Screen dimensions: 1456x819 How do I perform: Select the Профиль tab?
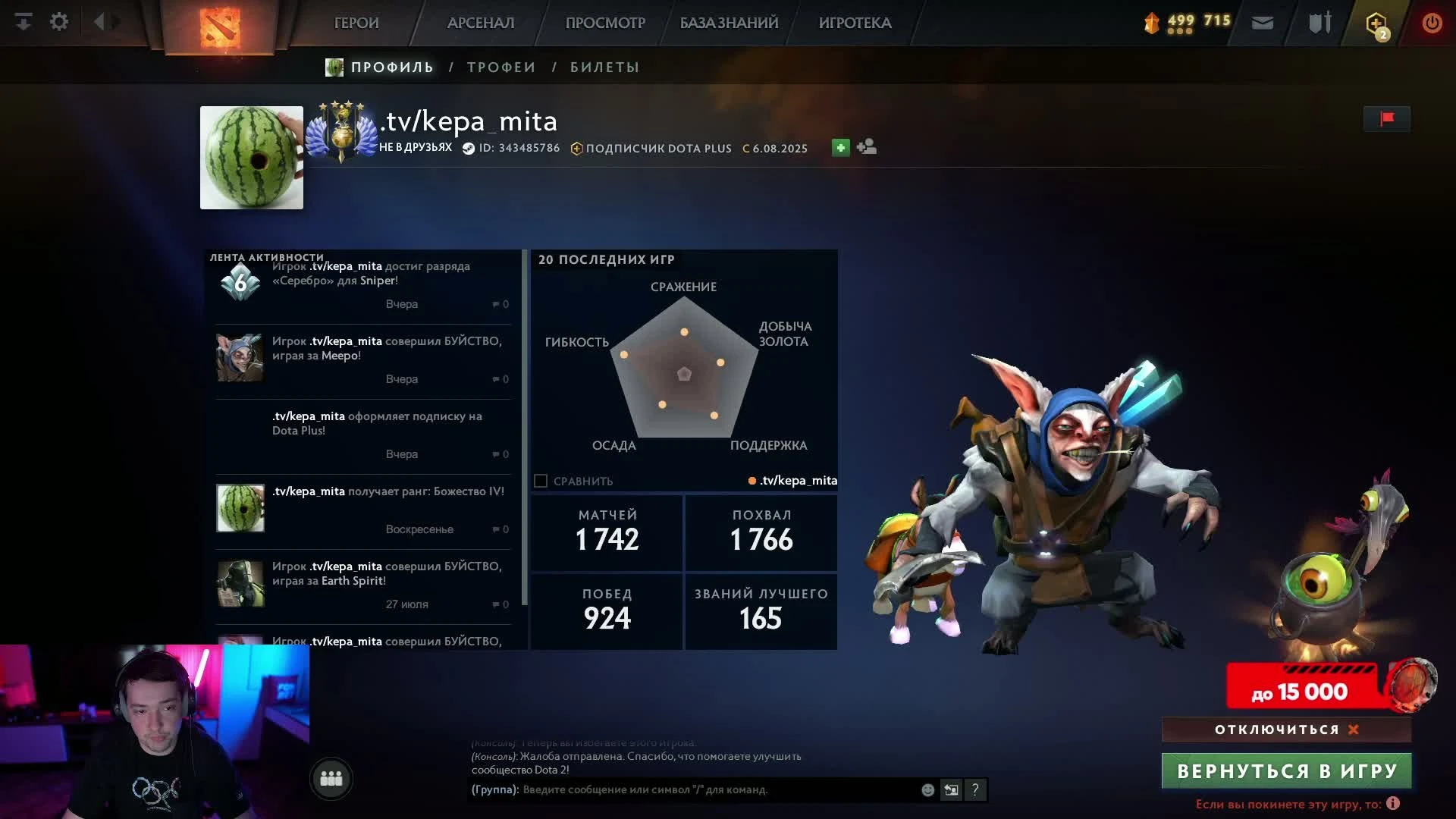tap(391, 67)
